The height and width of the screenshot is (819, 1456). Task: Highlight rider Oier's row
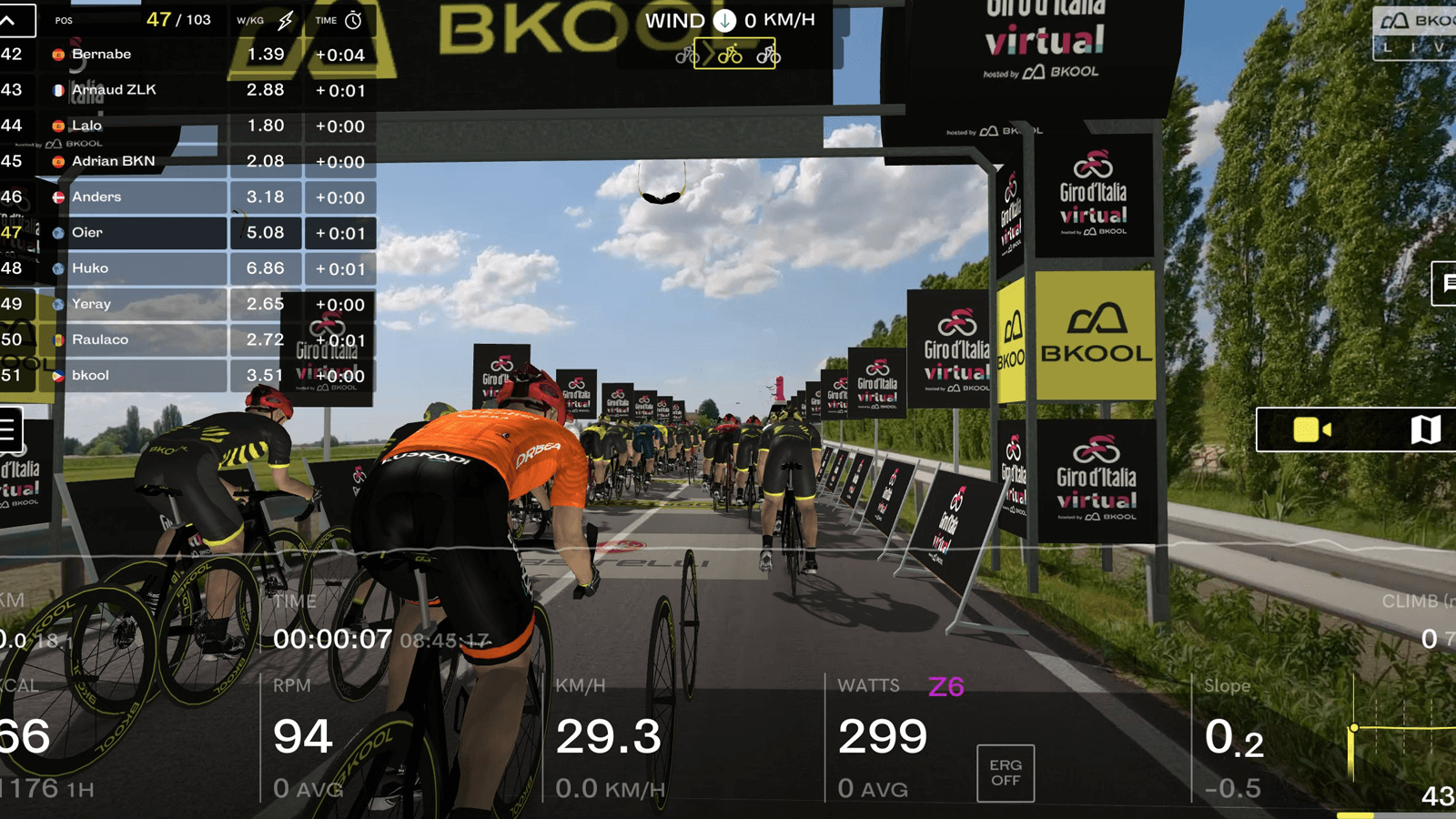(136, 233)
